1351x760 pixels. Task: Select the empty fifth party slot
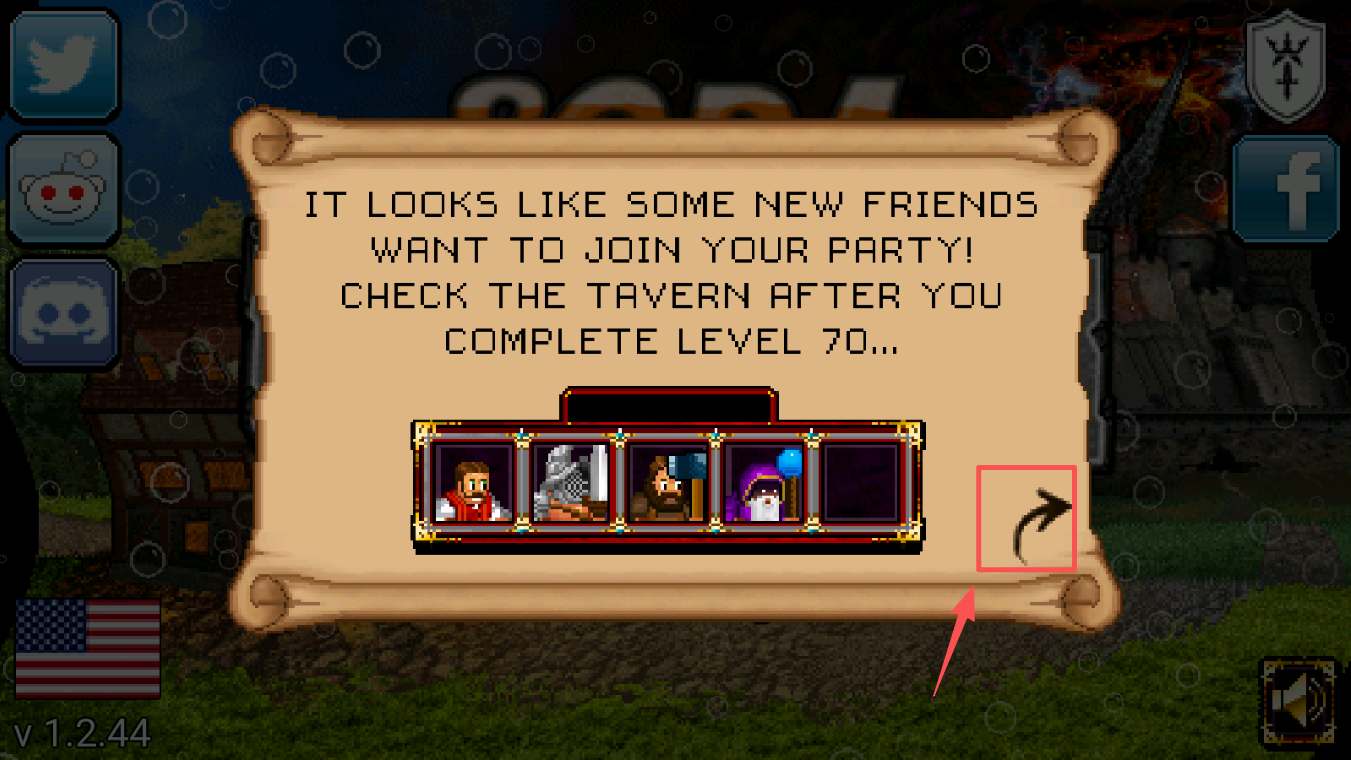(861, 485)
